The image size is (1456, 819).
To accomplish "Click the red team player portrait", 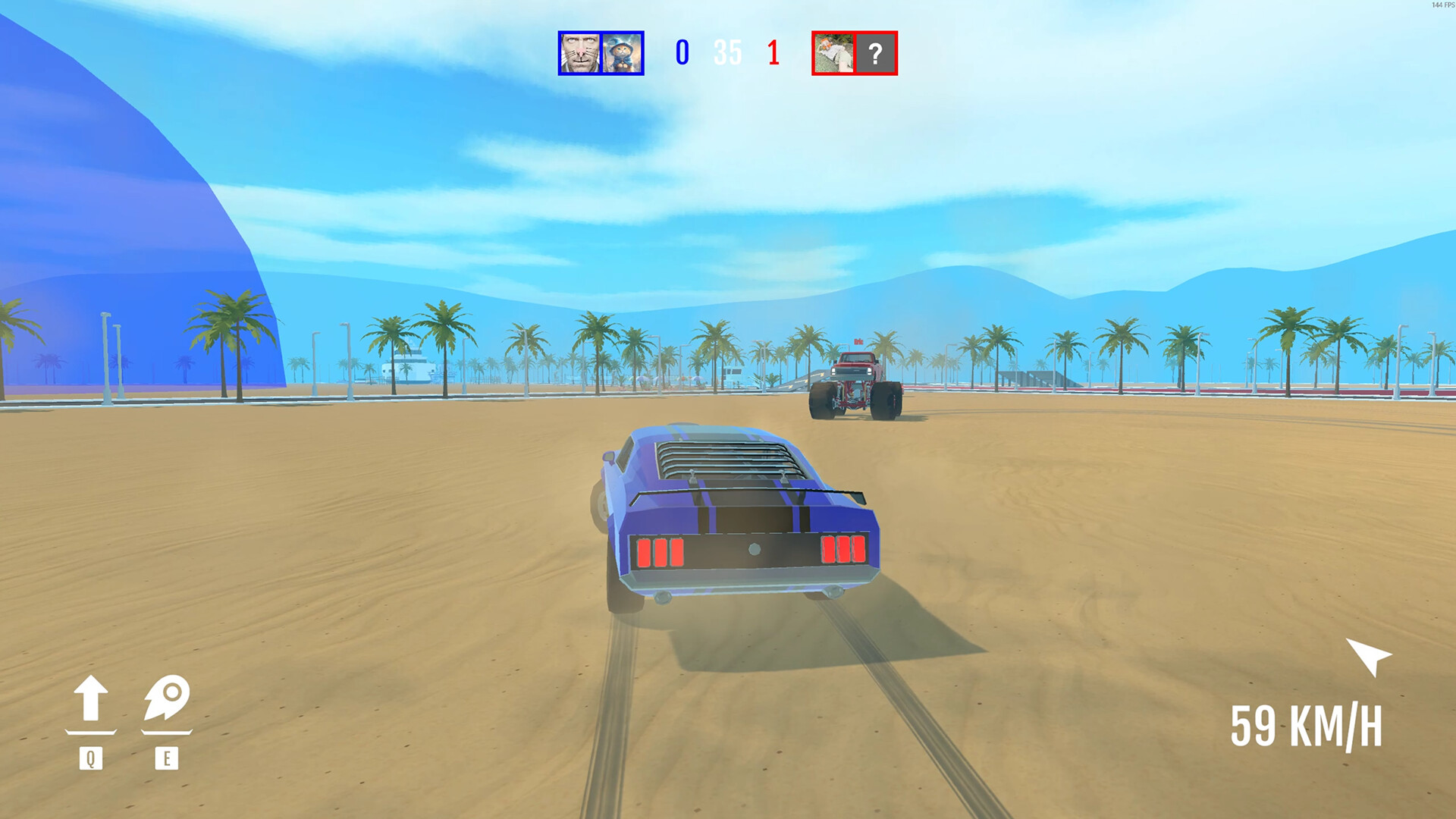I will 834,53.
